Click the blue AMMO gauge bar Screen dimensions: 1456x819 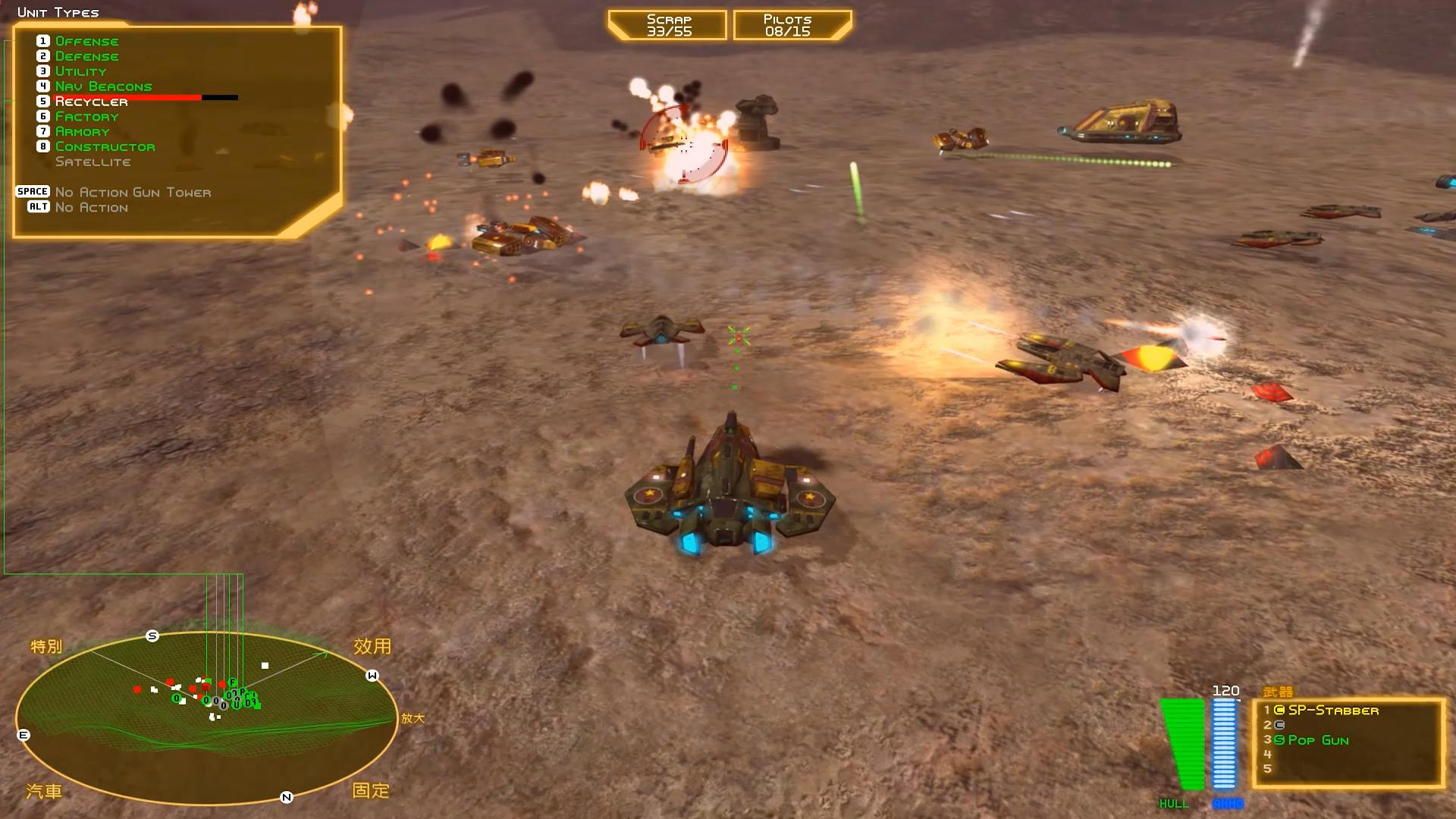click(x=1223, y=743)
